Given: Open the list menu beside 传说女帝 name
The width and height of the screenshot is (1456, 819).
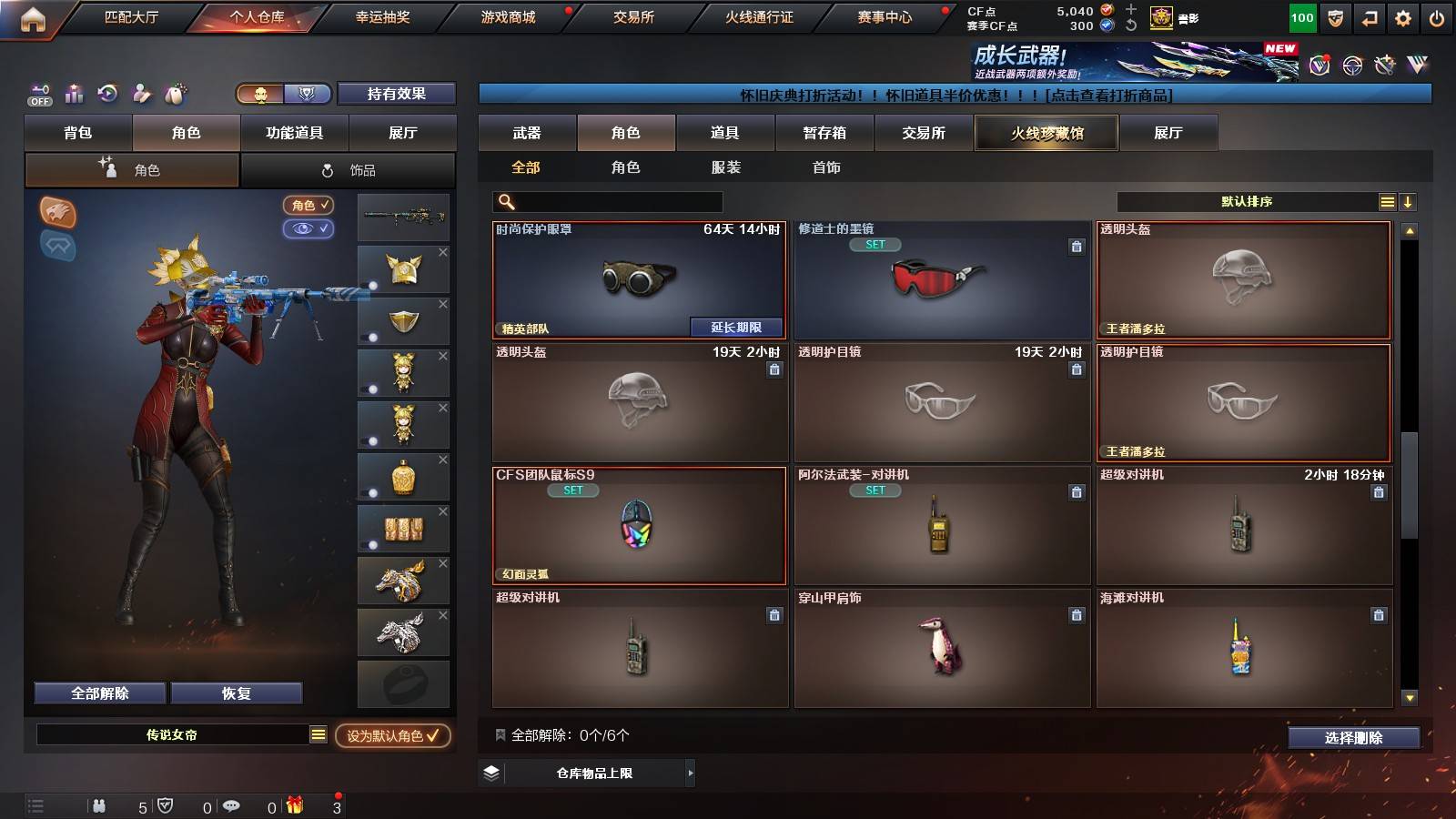Looking at the screenshot, I should click(x=317, y=734).
